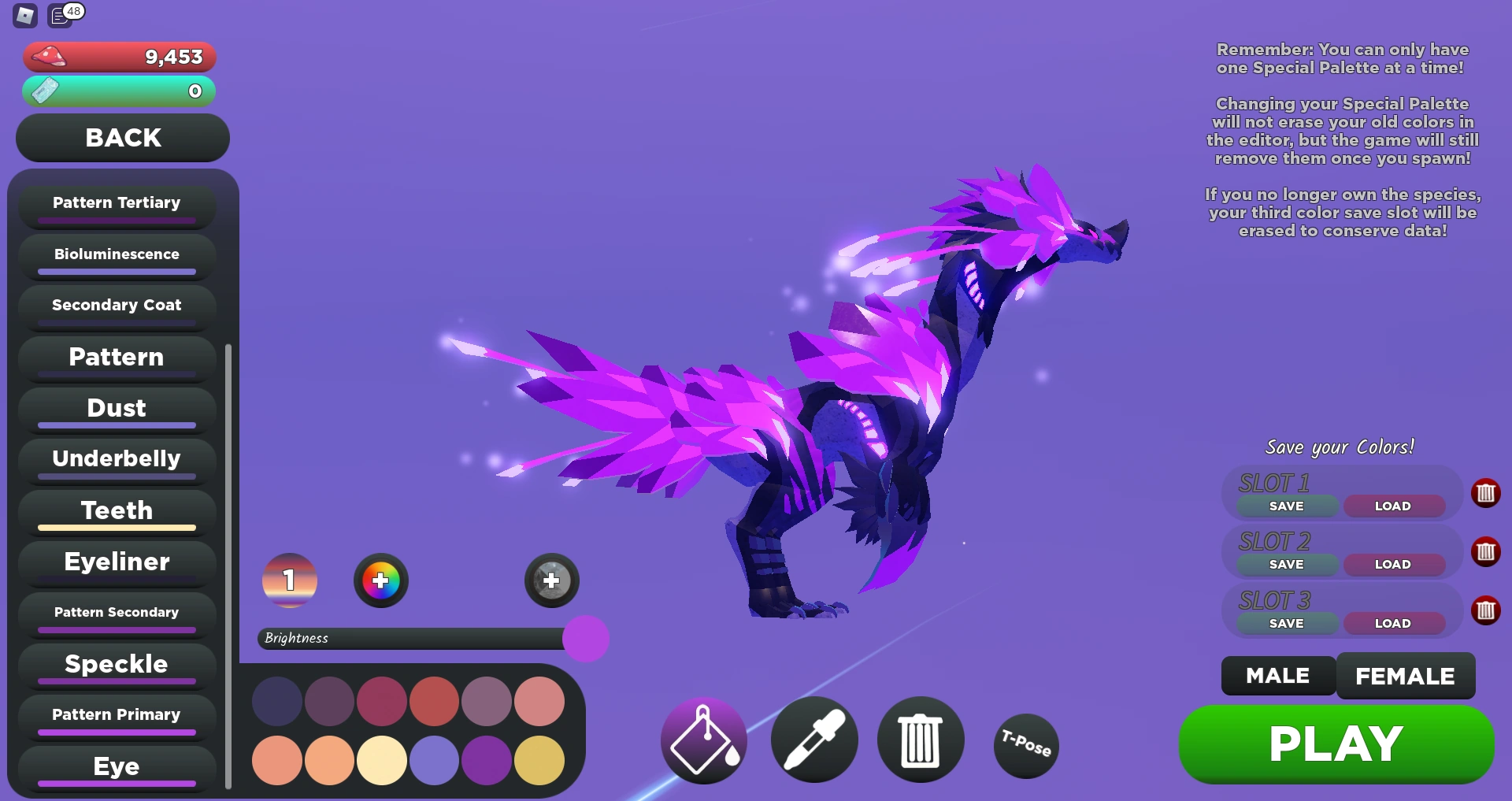Image resolution: width=1512 pixels, height=801 pixels.
Task: Toggle T-Pose for the creature
Action: (x=1025, y=745)
